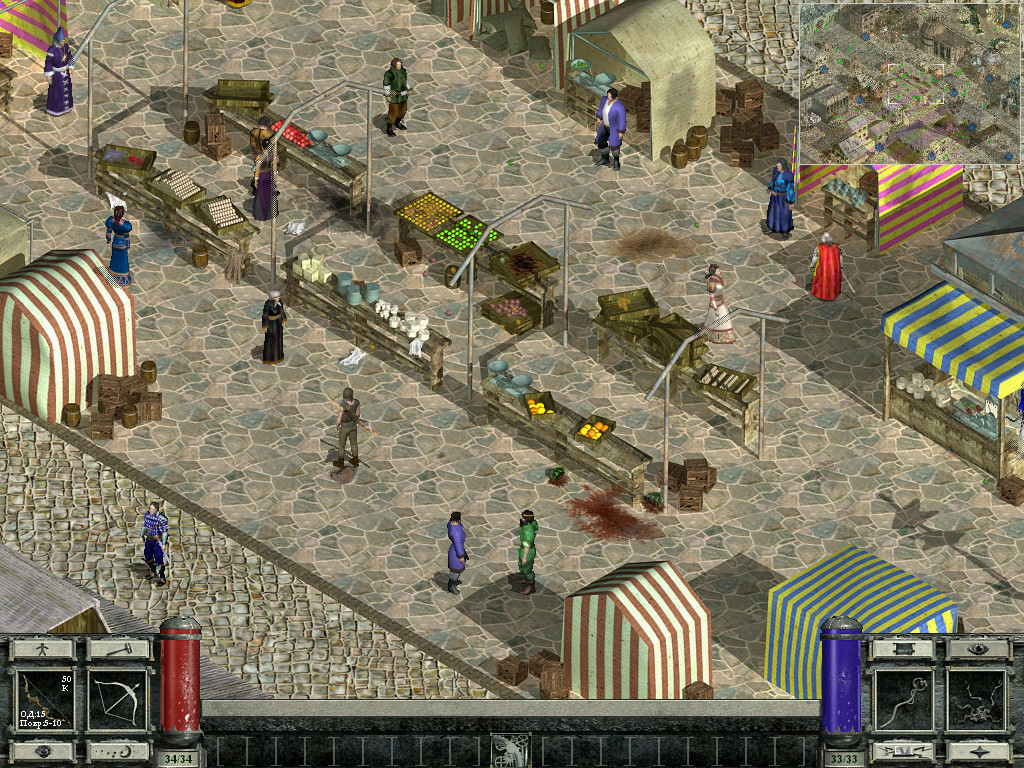Click the pouch icon button
The image size is (1024, 768).
[x=43, y=751]
